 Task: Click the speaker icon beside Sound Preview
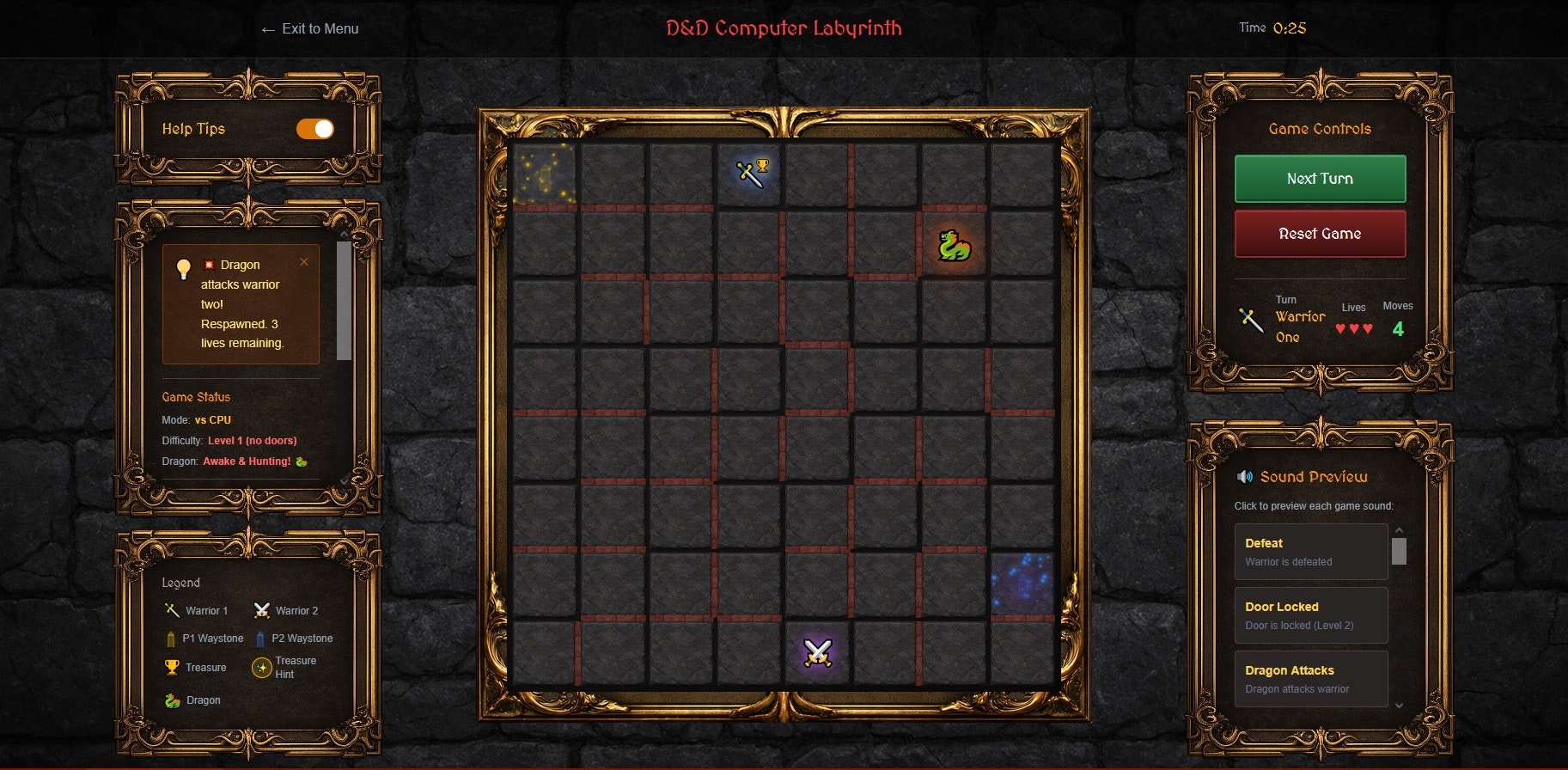(1247, 476)
